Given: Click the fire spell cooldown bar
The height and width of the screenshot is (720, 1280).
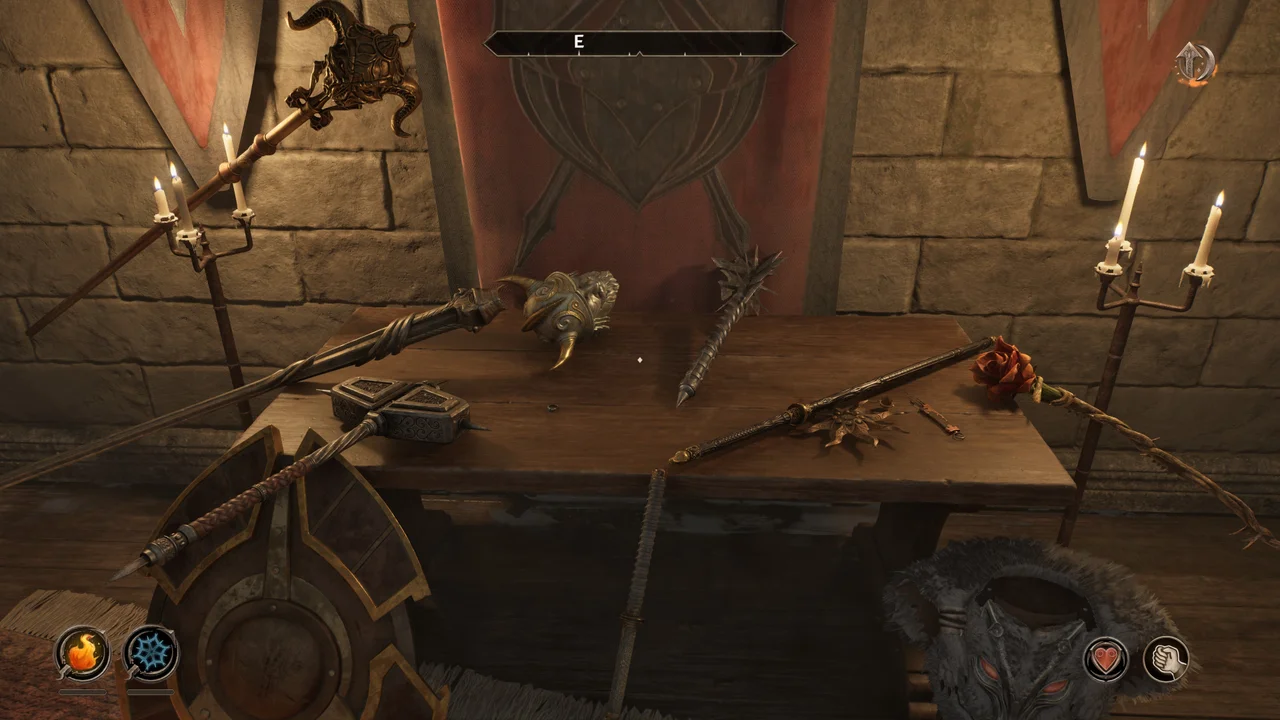Looking at the screenshot, I should 83,690.
